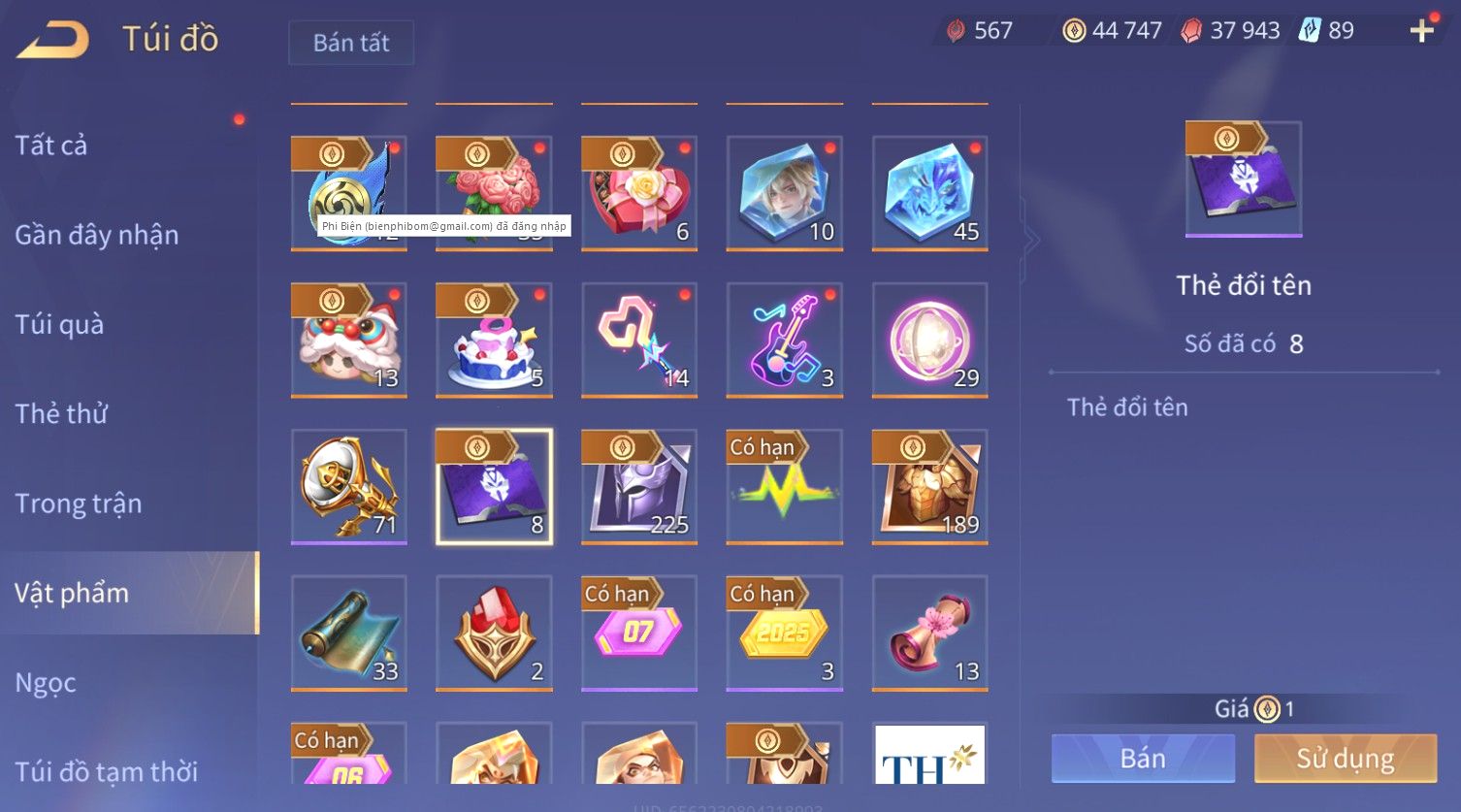Image resolution: width=1461 pixels, height=812 pixels.
Task: Choose the lion dance mask item
Action: pos(349,340)
